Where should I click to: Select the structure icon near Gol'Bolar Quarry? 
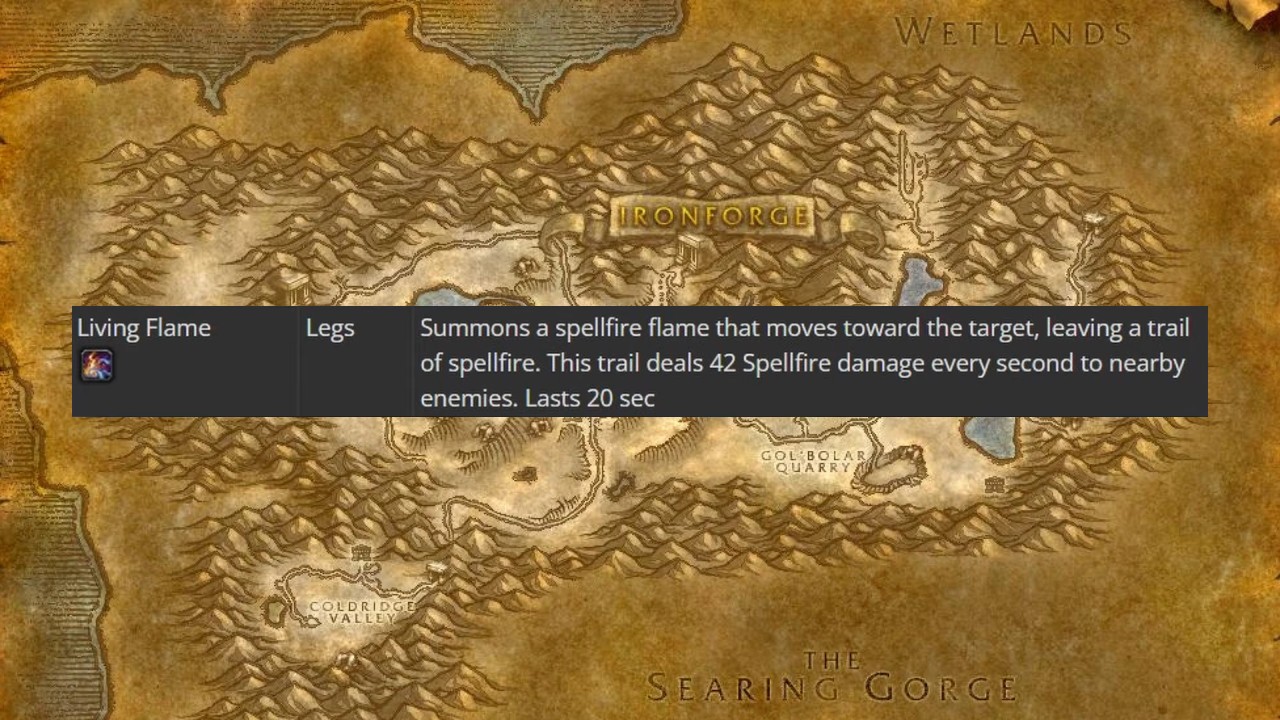pyautogui.click(x=995, y=484)
